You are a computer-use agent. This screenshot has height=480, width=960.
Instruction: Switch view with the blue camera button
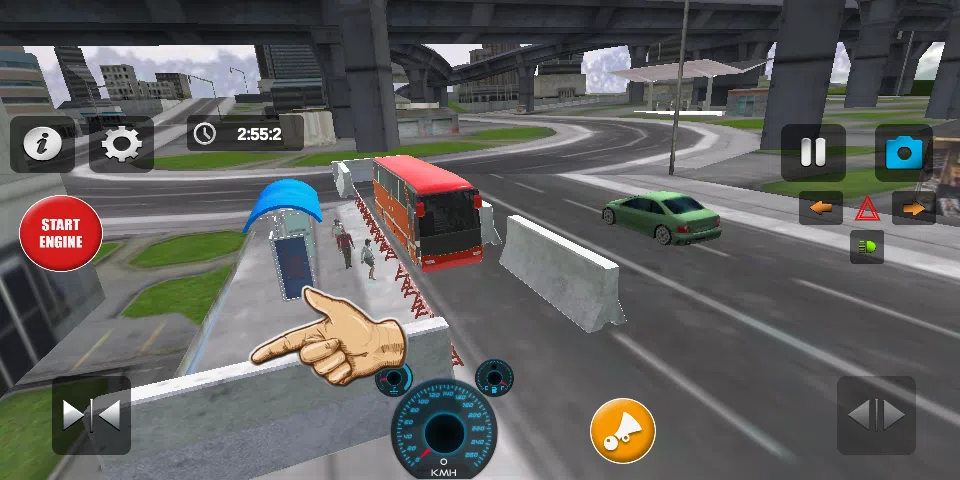coord(904,153)
